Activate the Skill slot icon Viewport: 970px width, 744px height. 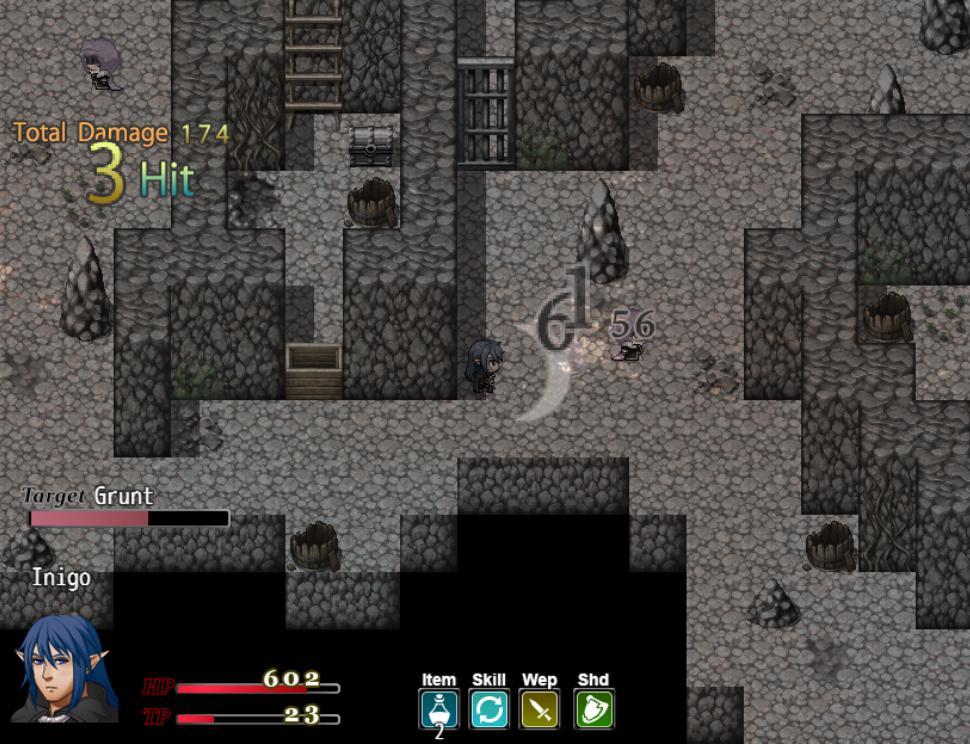click(489, 709)
